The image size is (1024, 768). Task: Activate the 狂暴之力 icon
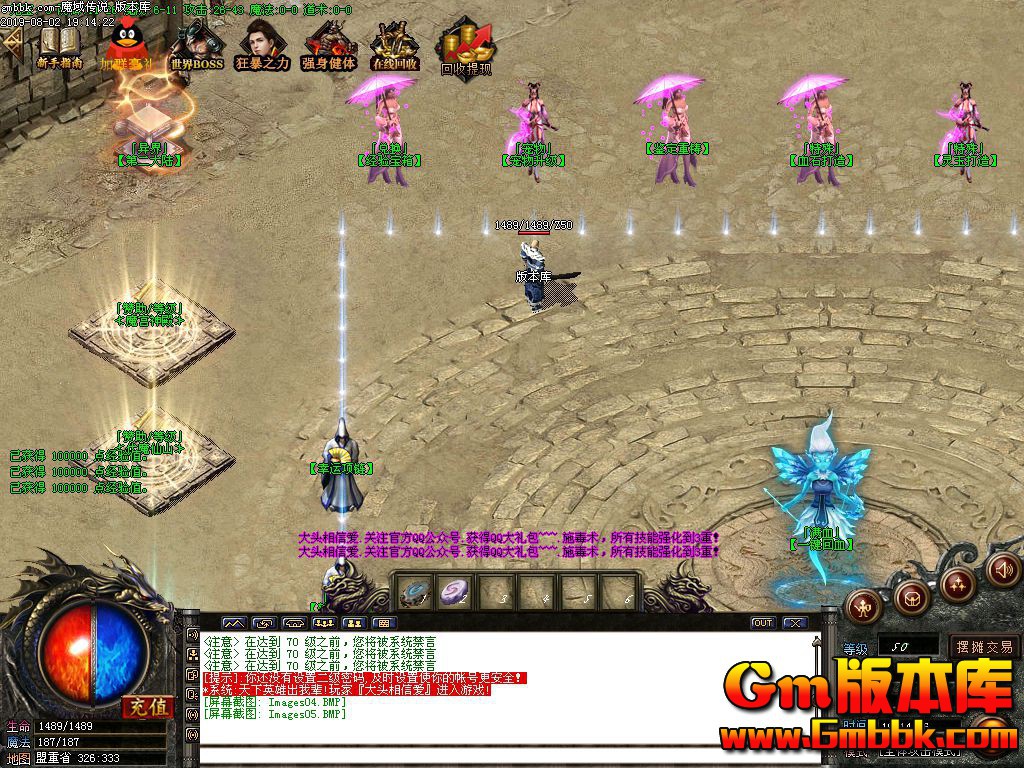click(262, 45)
